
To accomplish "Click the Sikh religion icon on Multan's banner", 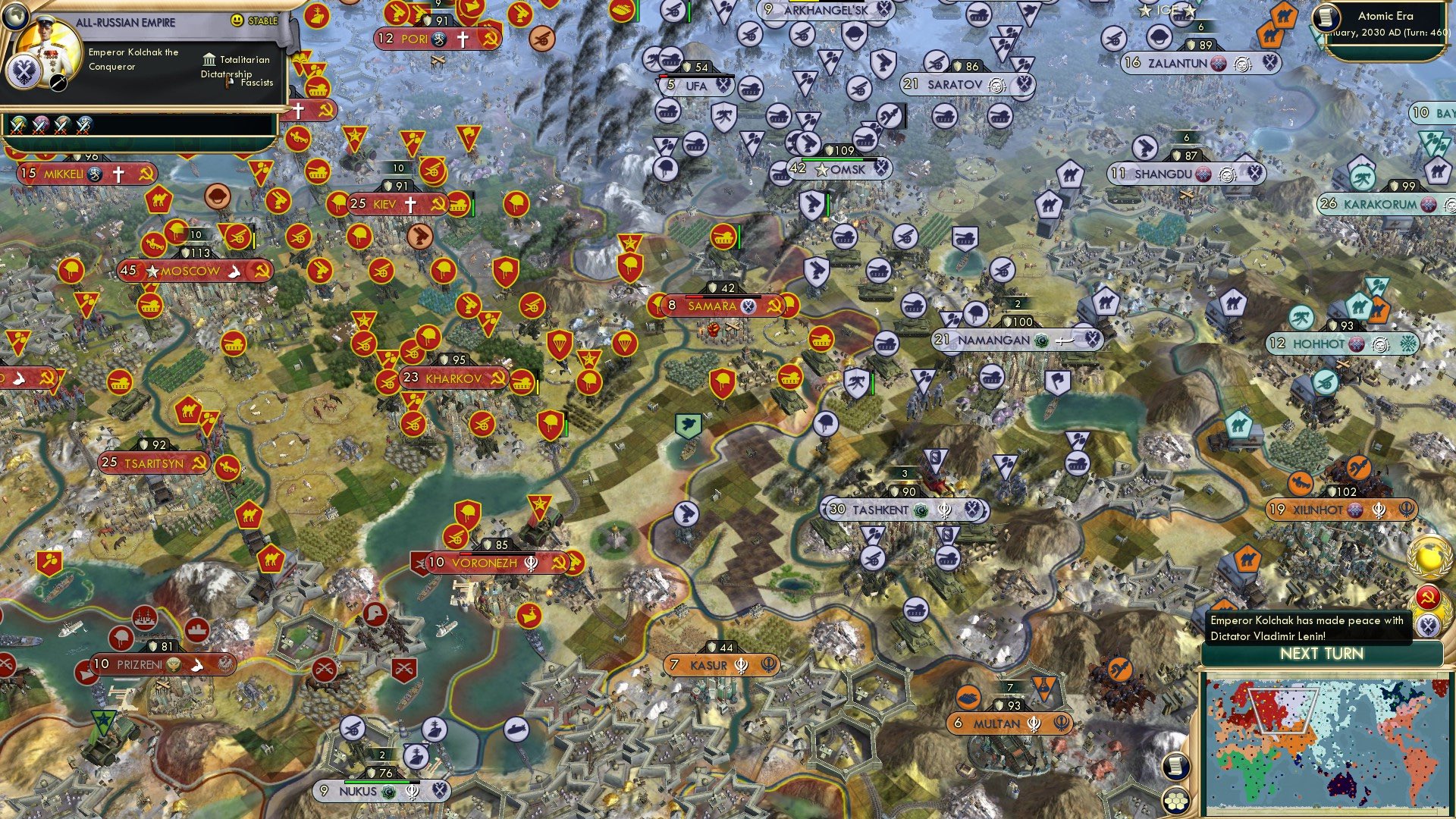I will [x=1033, y=724].
